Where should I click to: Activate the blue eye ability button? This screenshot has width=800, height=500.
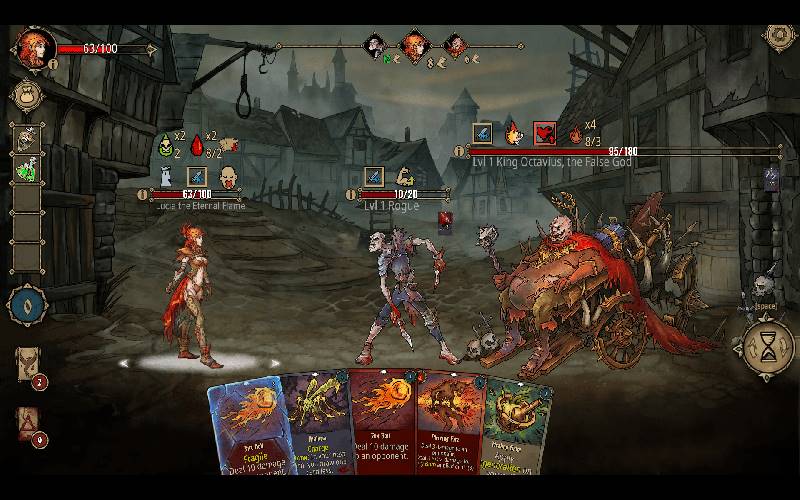[27, 304]
